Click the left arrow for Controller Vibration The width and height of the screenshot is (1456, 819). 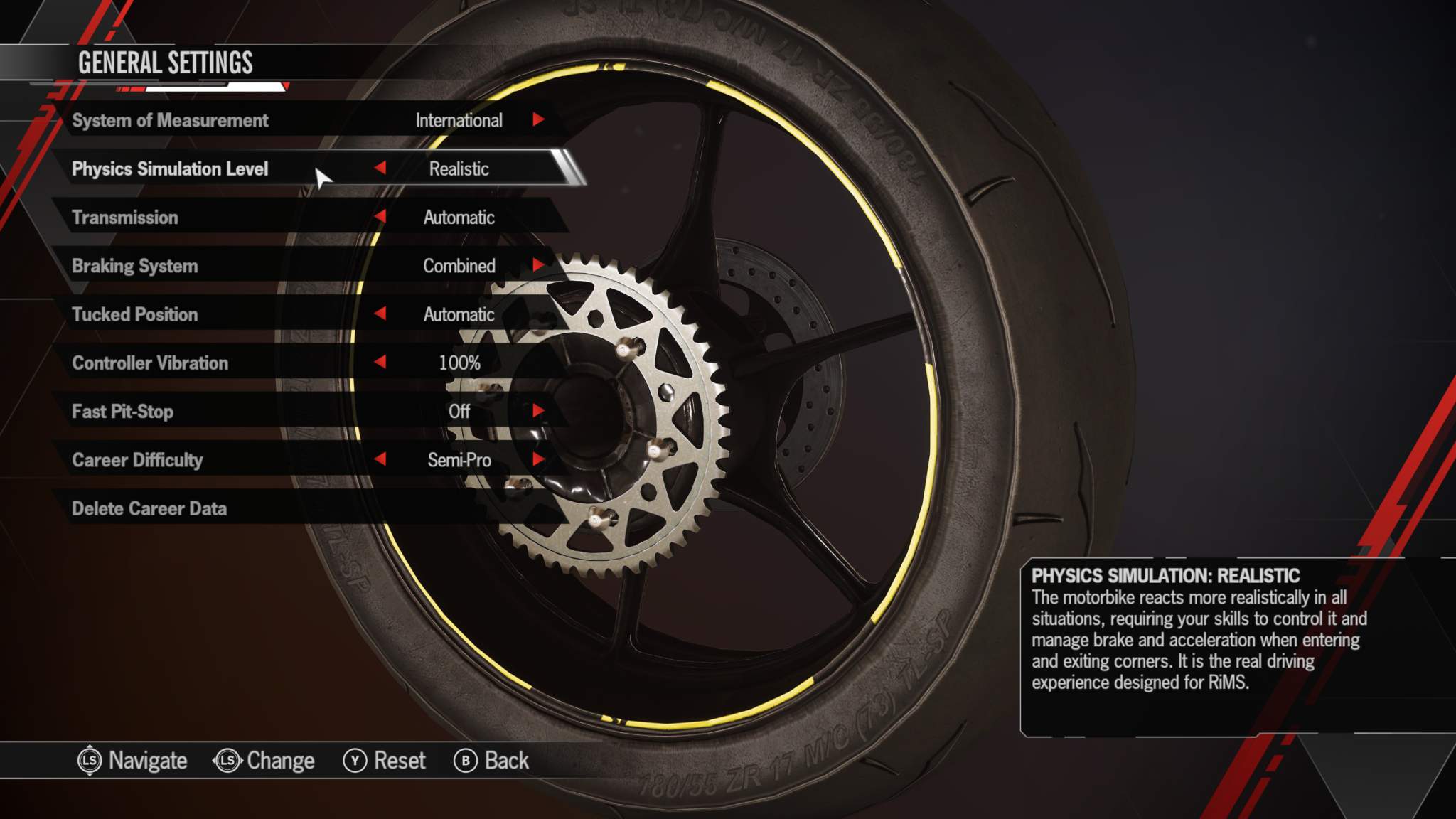382,363
